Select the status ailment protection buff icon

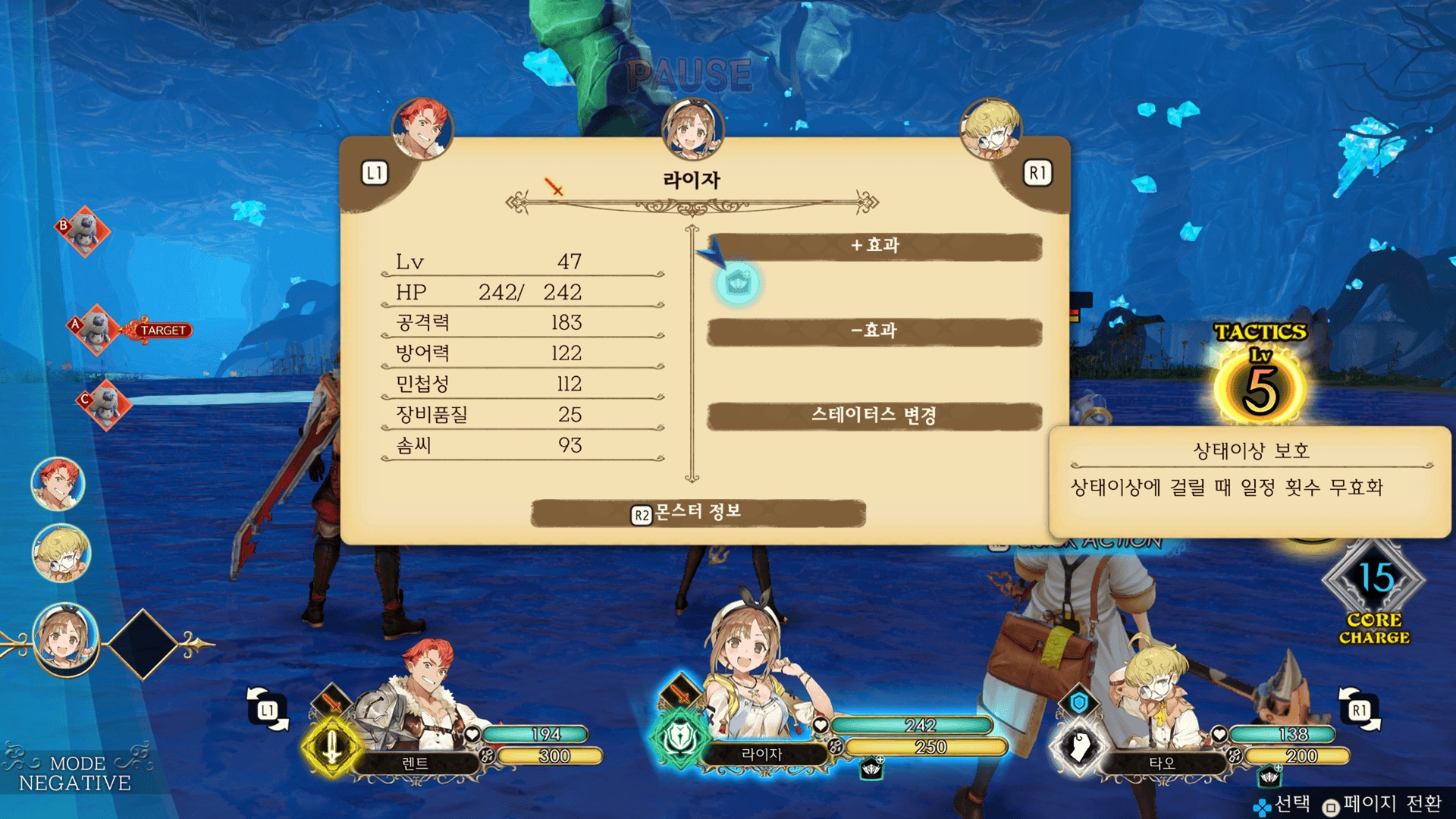click(737, 284)
